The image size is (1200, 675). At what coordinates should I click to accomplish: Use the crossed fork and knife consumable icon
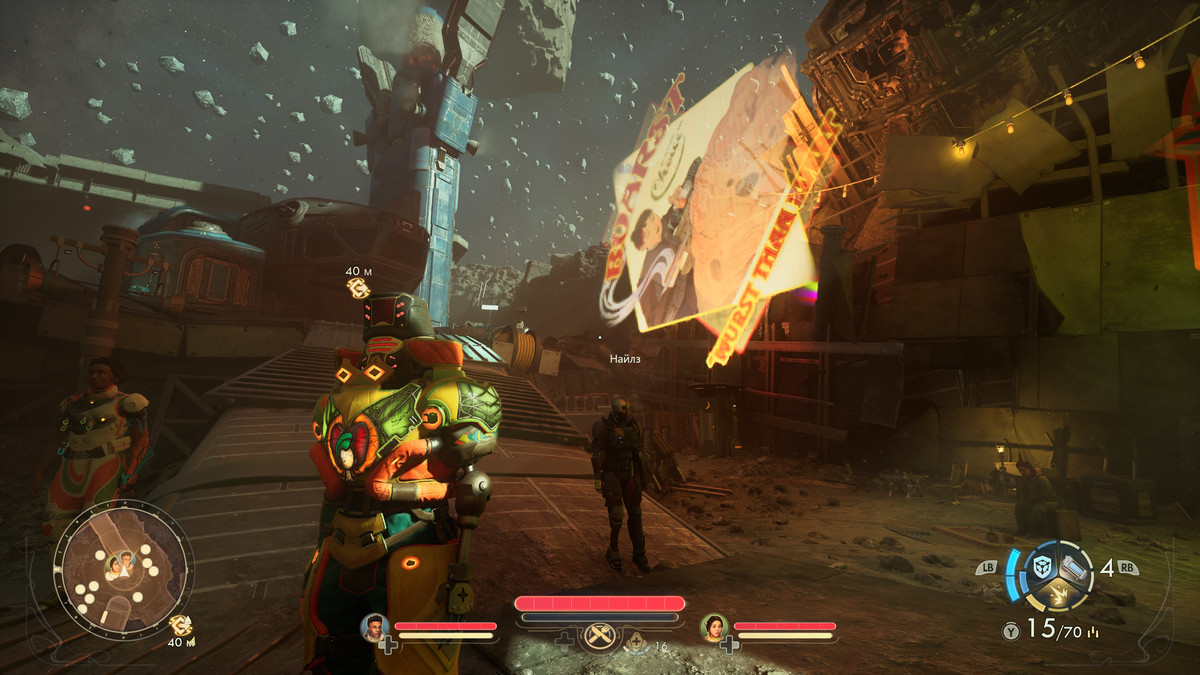pyautogui.click(x=600, y=636)
